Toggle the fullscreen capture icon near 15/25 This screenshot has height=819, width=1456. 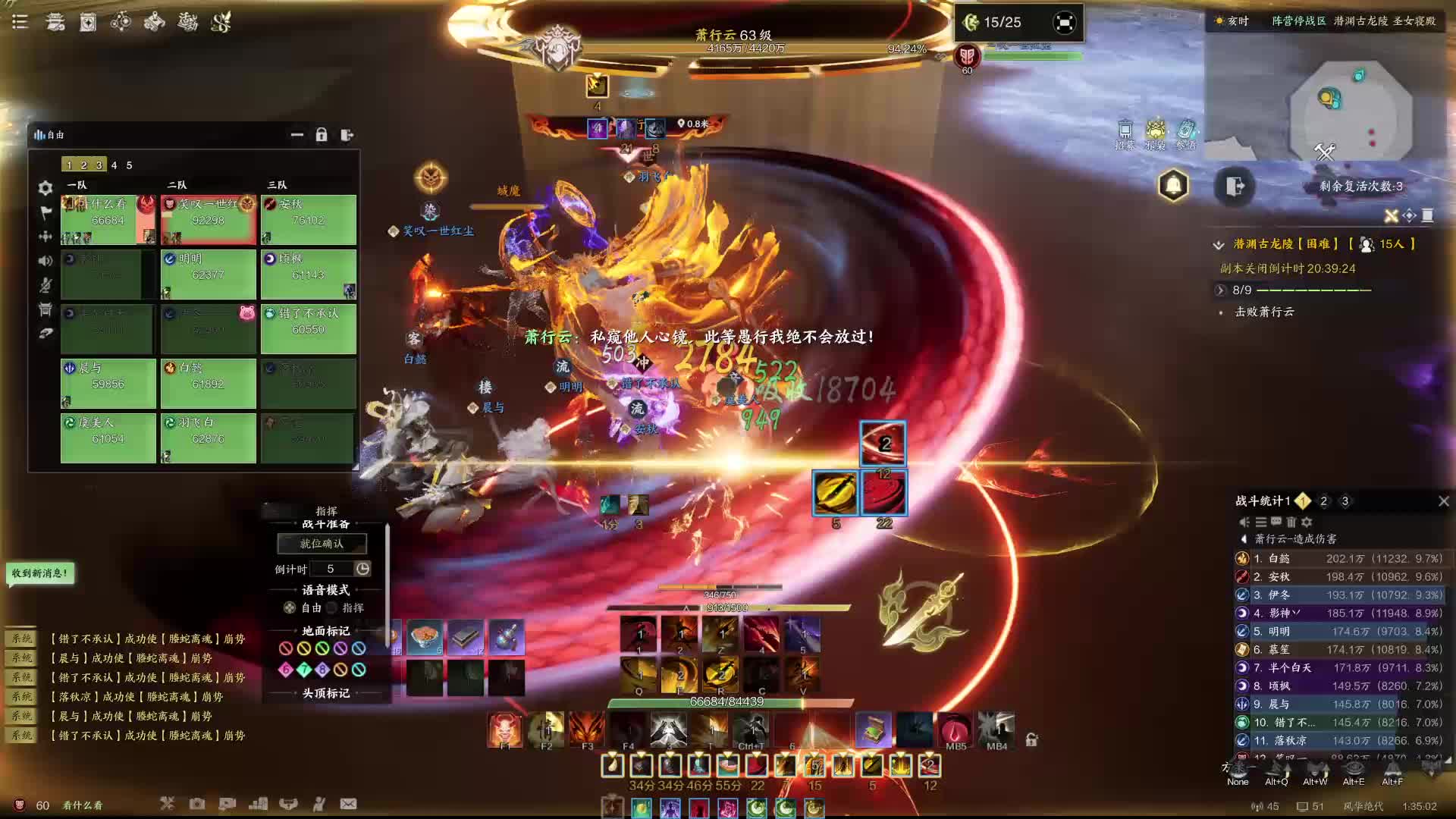click(x=1064, y=23)
